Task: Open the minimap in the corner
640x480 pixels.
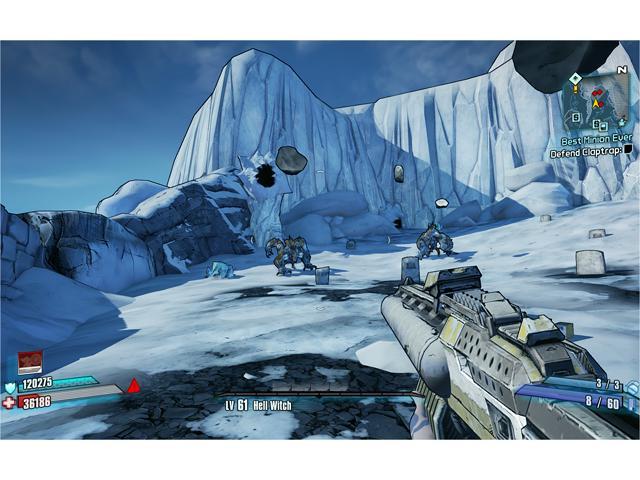Action: (x=600, y=101)
